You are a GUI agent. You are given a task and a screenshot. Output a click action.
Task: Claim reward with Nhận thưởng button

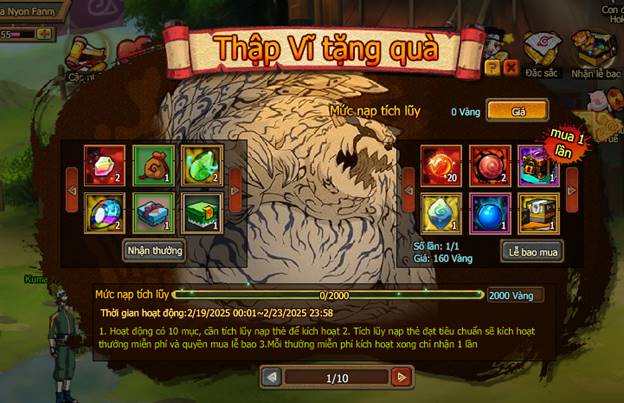pyautogui.click(x=154, y=250)
